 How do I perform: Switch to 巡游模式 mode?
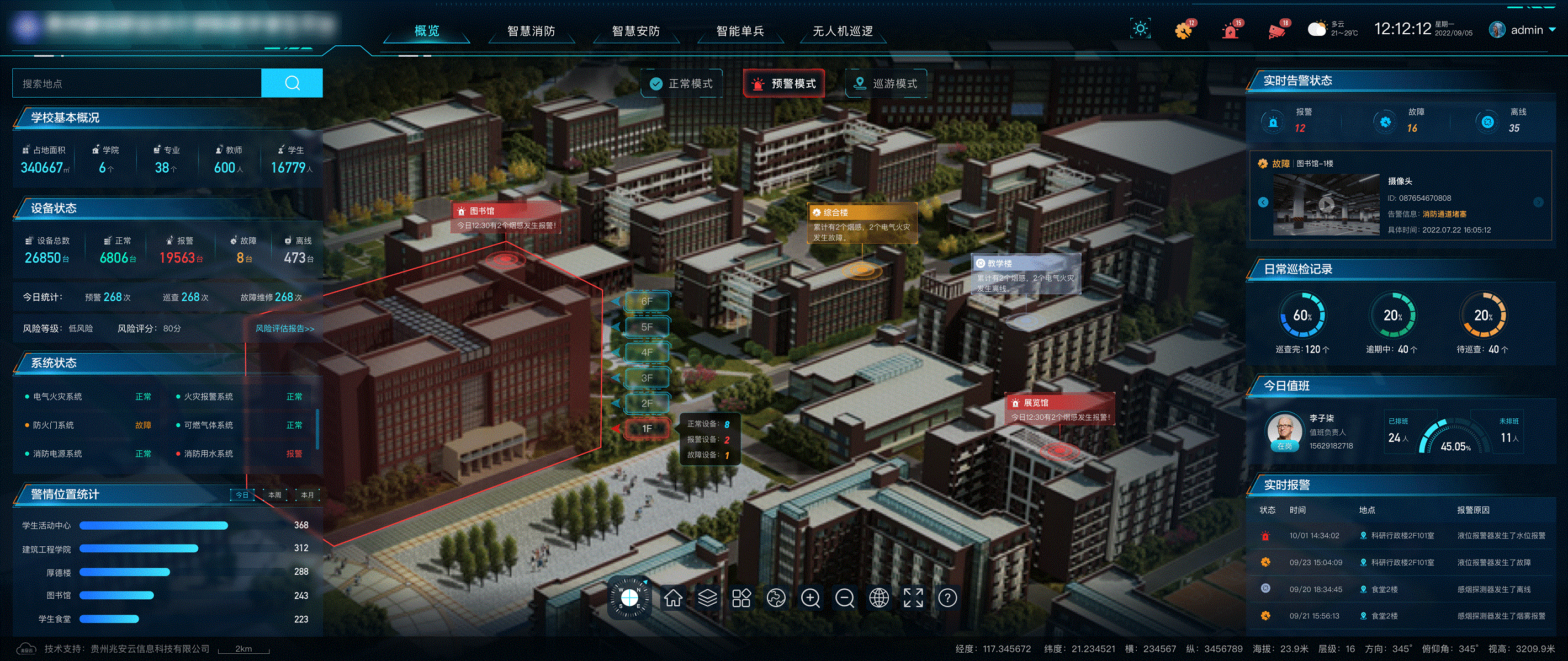[887, 84]
